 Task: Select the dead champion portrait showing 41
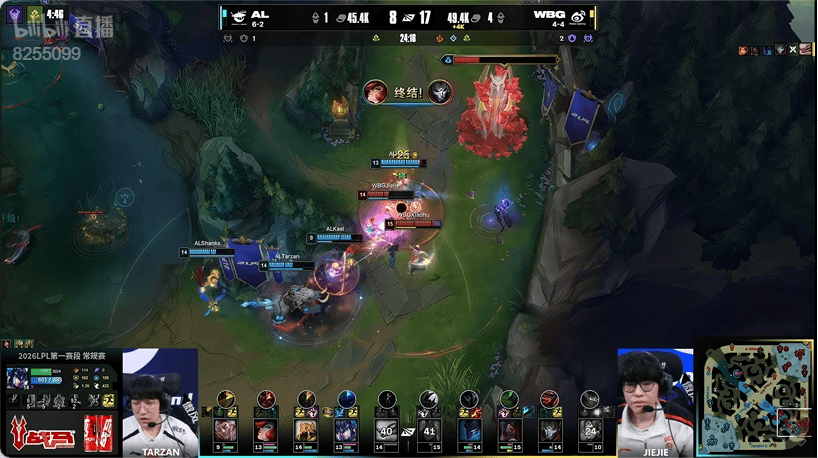point(428,429)
